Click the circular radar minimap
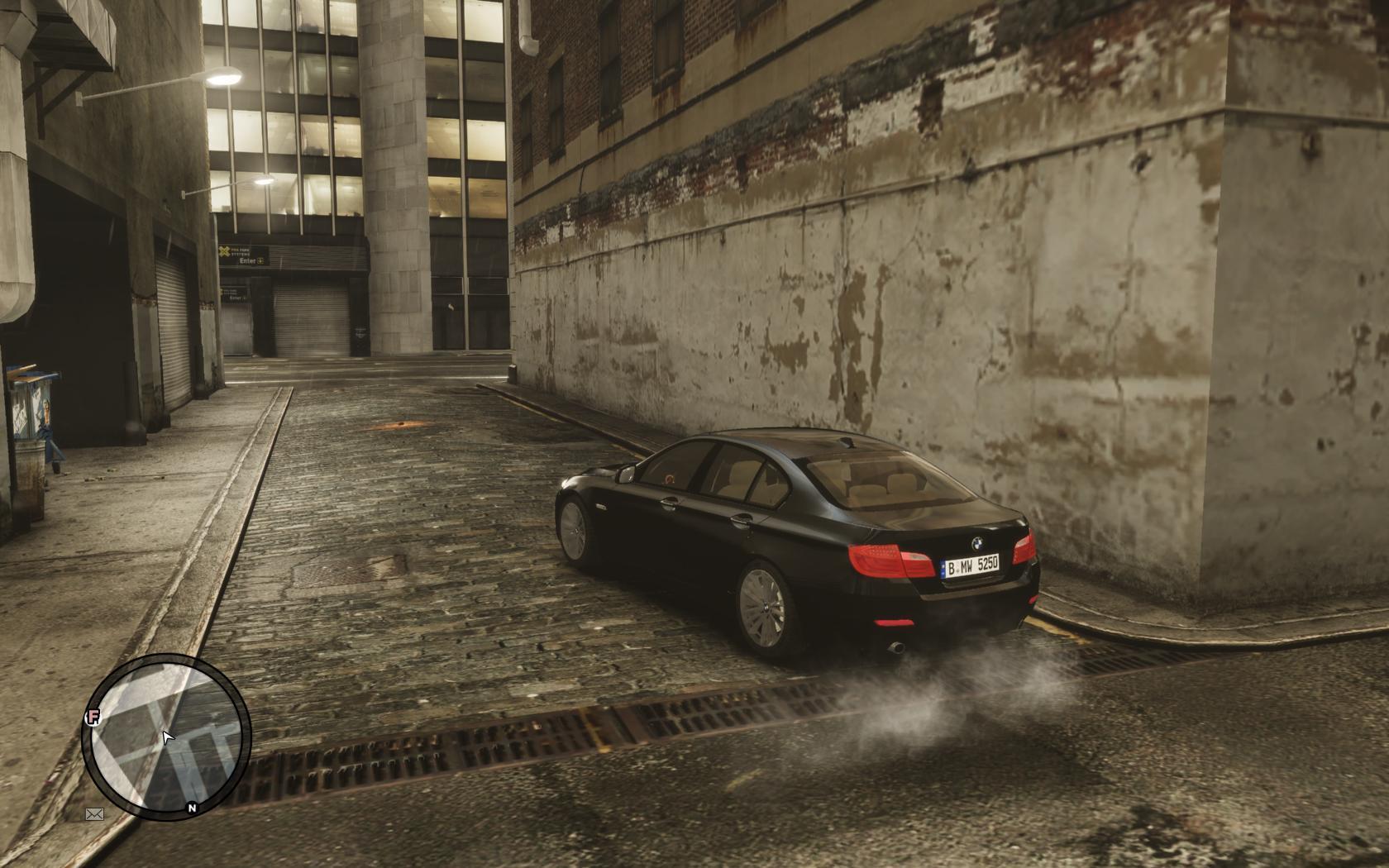 166,737
